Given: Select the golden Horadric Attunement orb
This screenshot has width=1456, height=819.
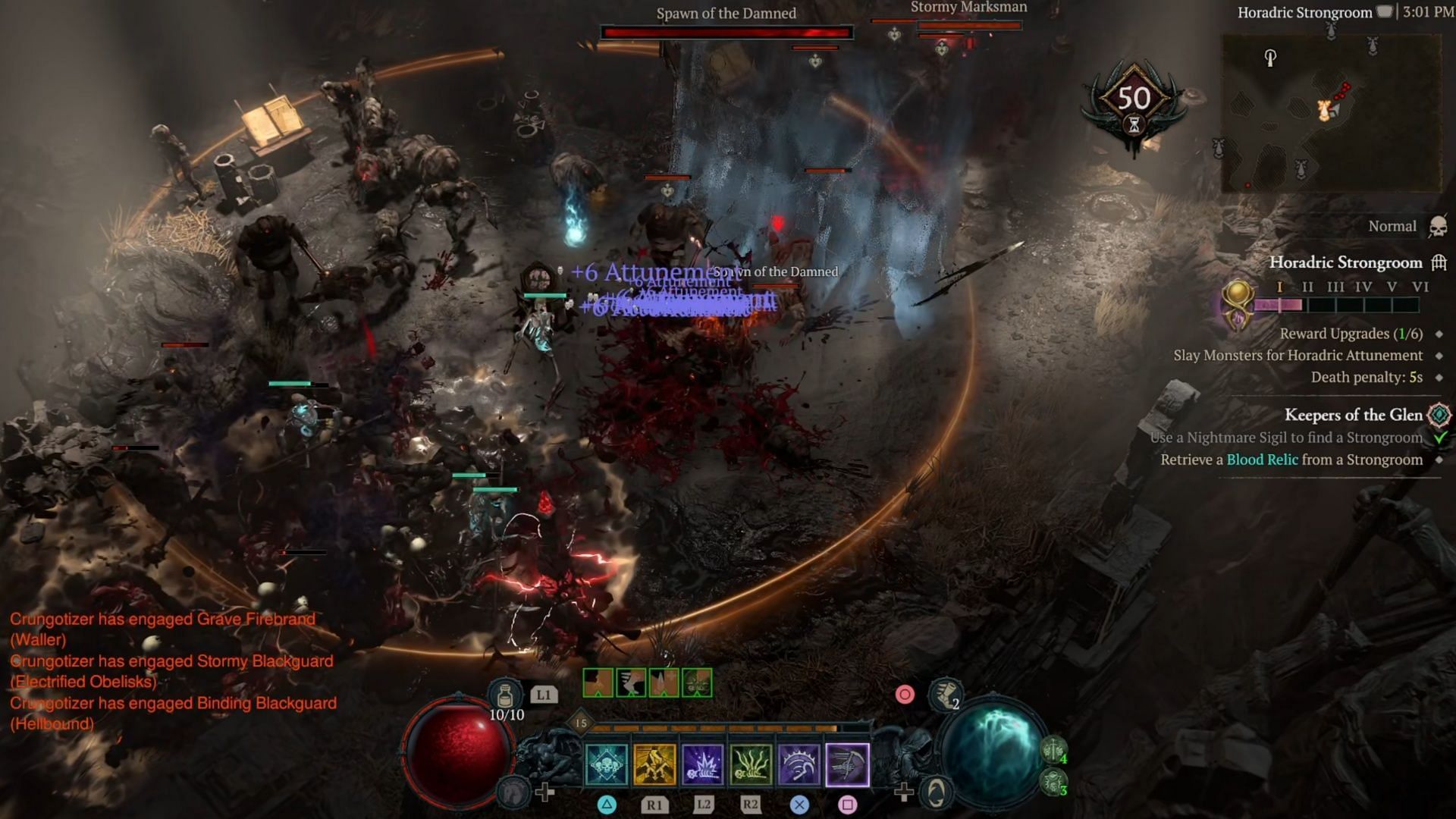Looking at the screenshot, I should [1237, 303].
